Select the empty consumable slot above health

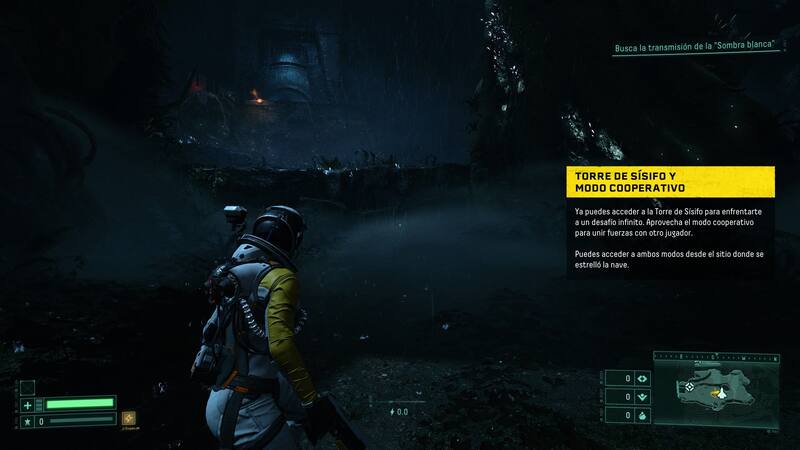(28, 386)
